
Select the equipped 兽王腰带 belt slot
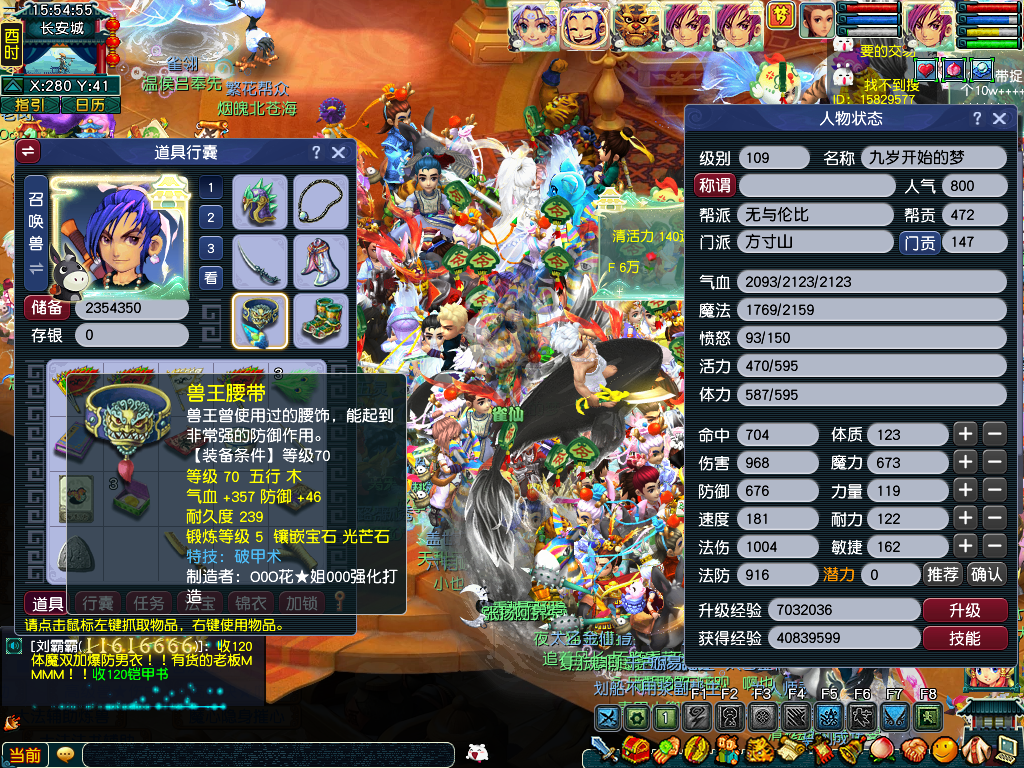(260, 320)
